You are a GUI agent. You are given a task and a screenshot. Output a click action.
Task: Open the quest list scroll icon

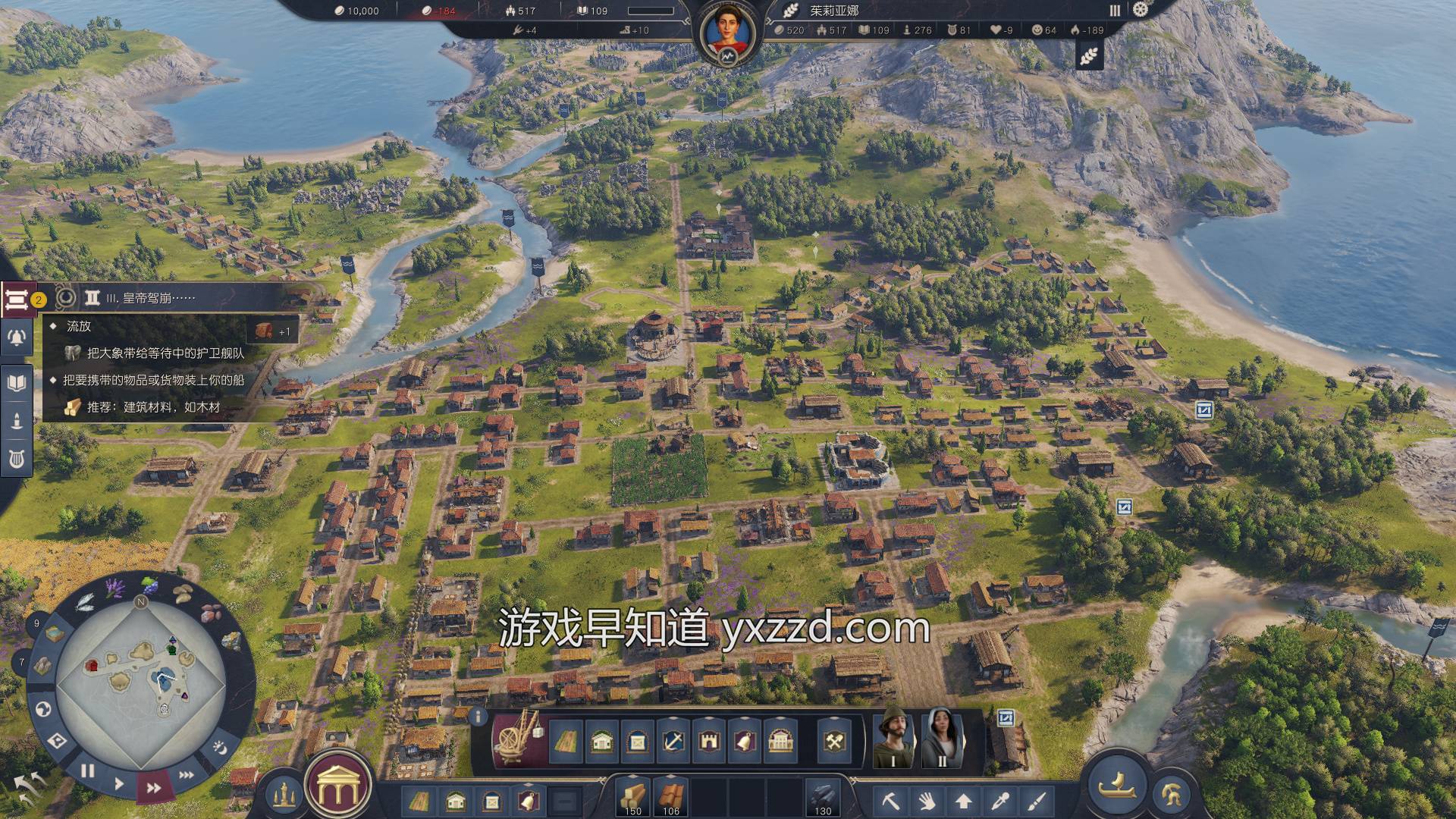click(16, 299)
